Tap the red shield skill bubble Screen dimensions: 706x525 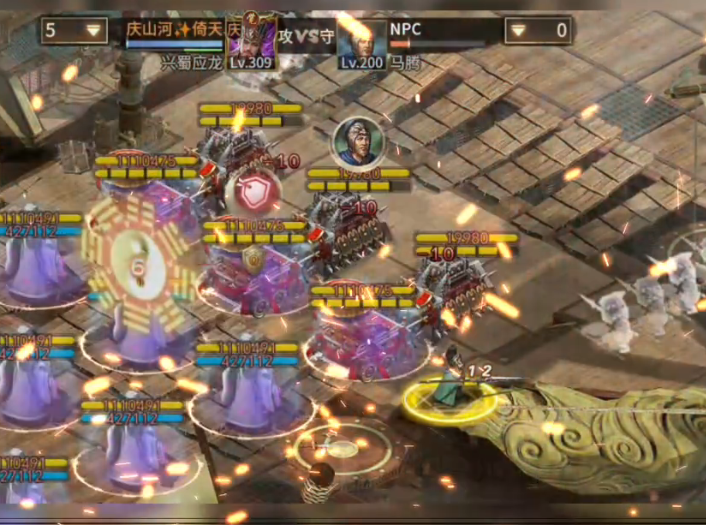click(x=251, y=190)
